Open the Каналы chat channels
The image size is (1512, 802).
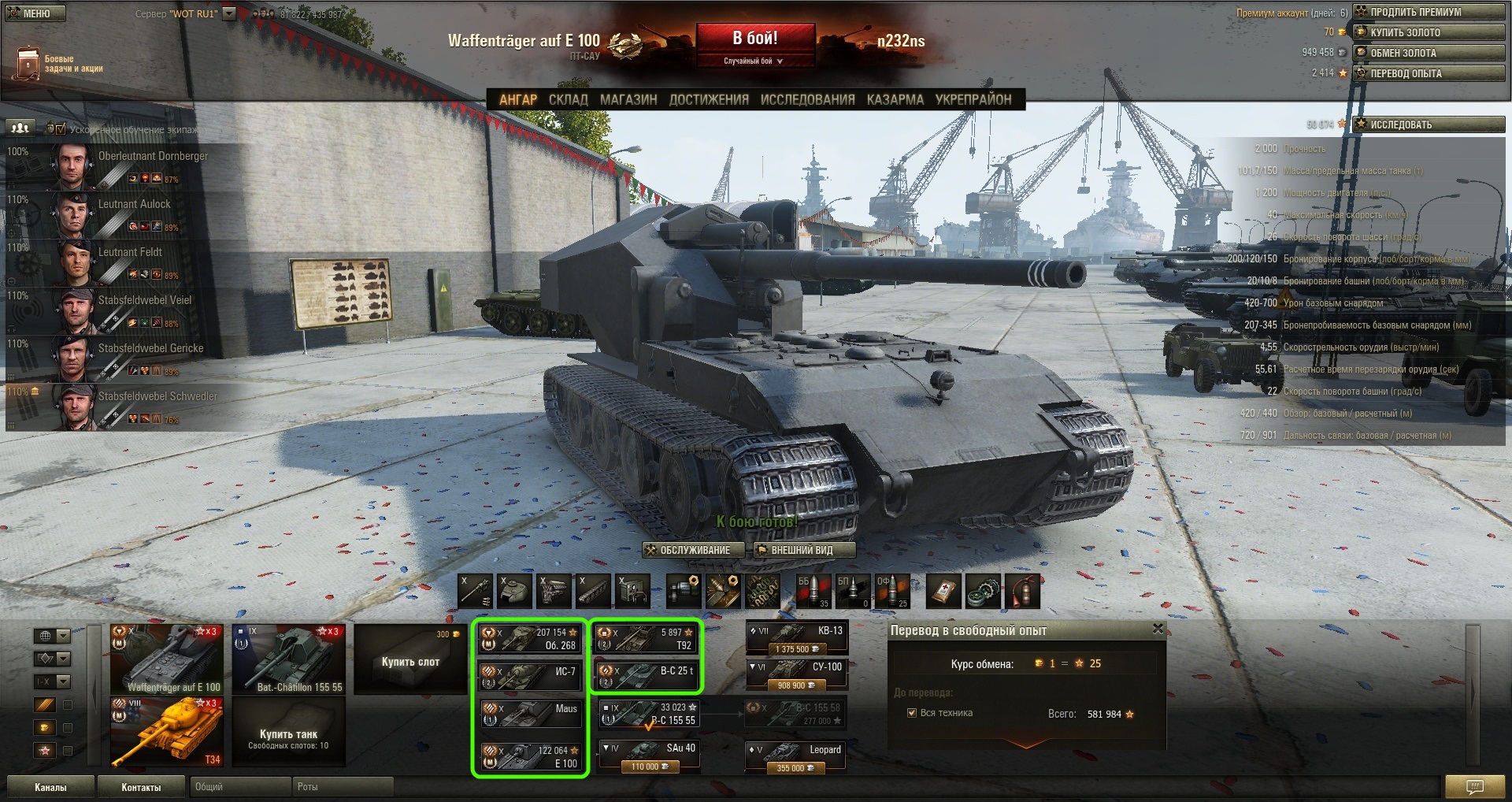point(50,787)
